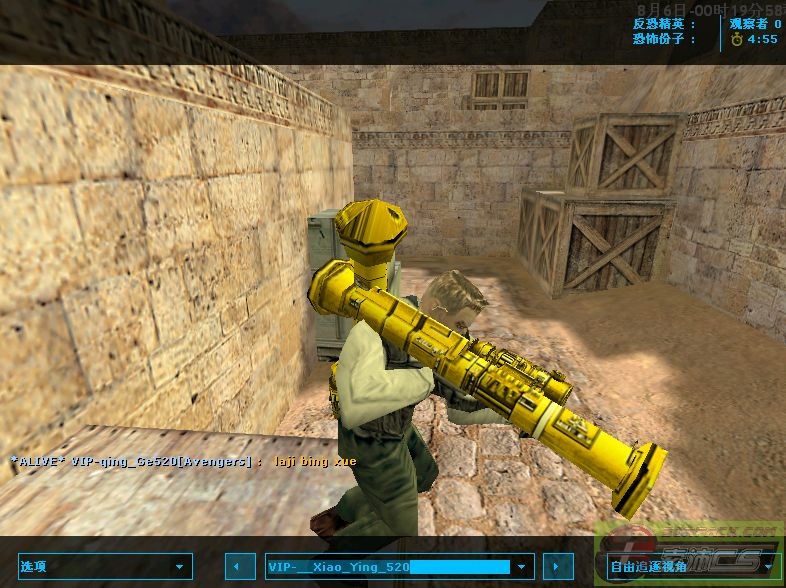
Task: Open the 选项 options dropdown
Action: (105, 566)
